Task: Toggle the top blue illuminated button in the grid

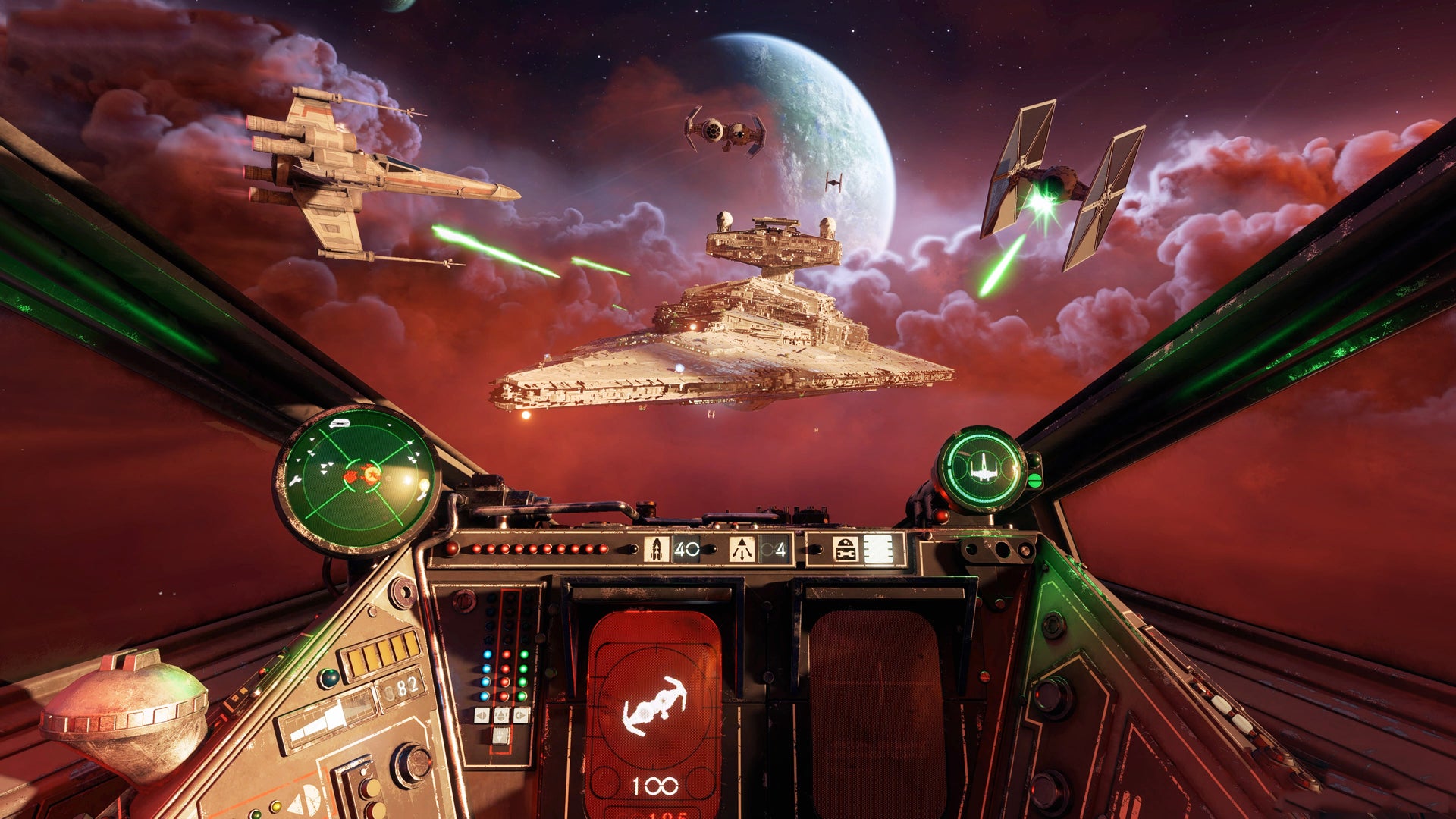Action: (487, 654)
